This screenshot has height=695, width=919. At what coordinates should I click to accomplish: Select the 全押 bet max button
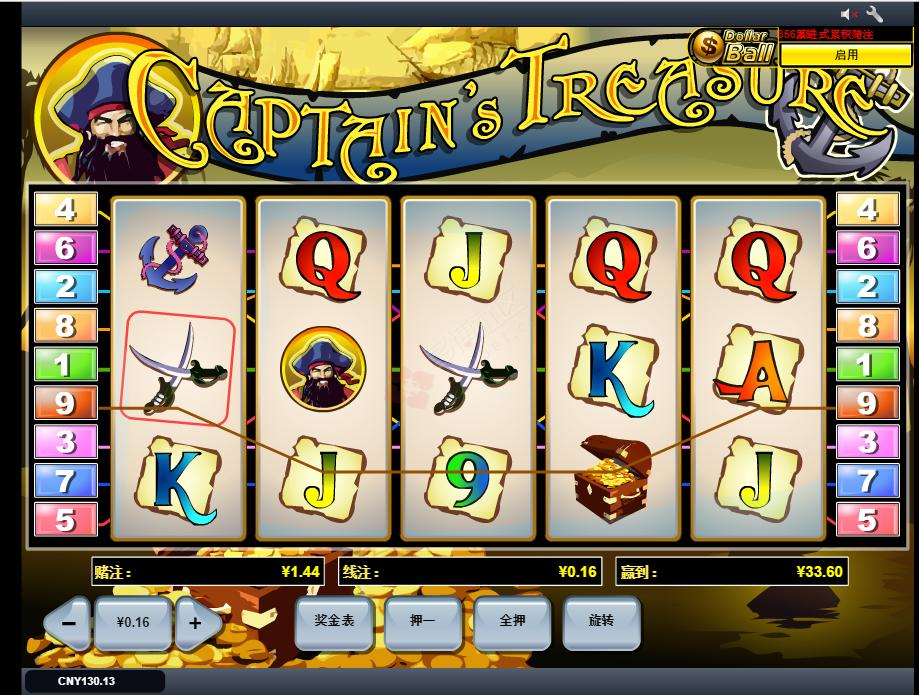(512, 621)
